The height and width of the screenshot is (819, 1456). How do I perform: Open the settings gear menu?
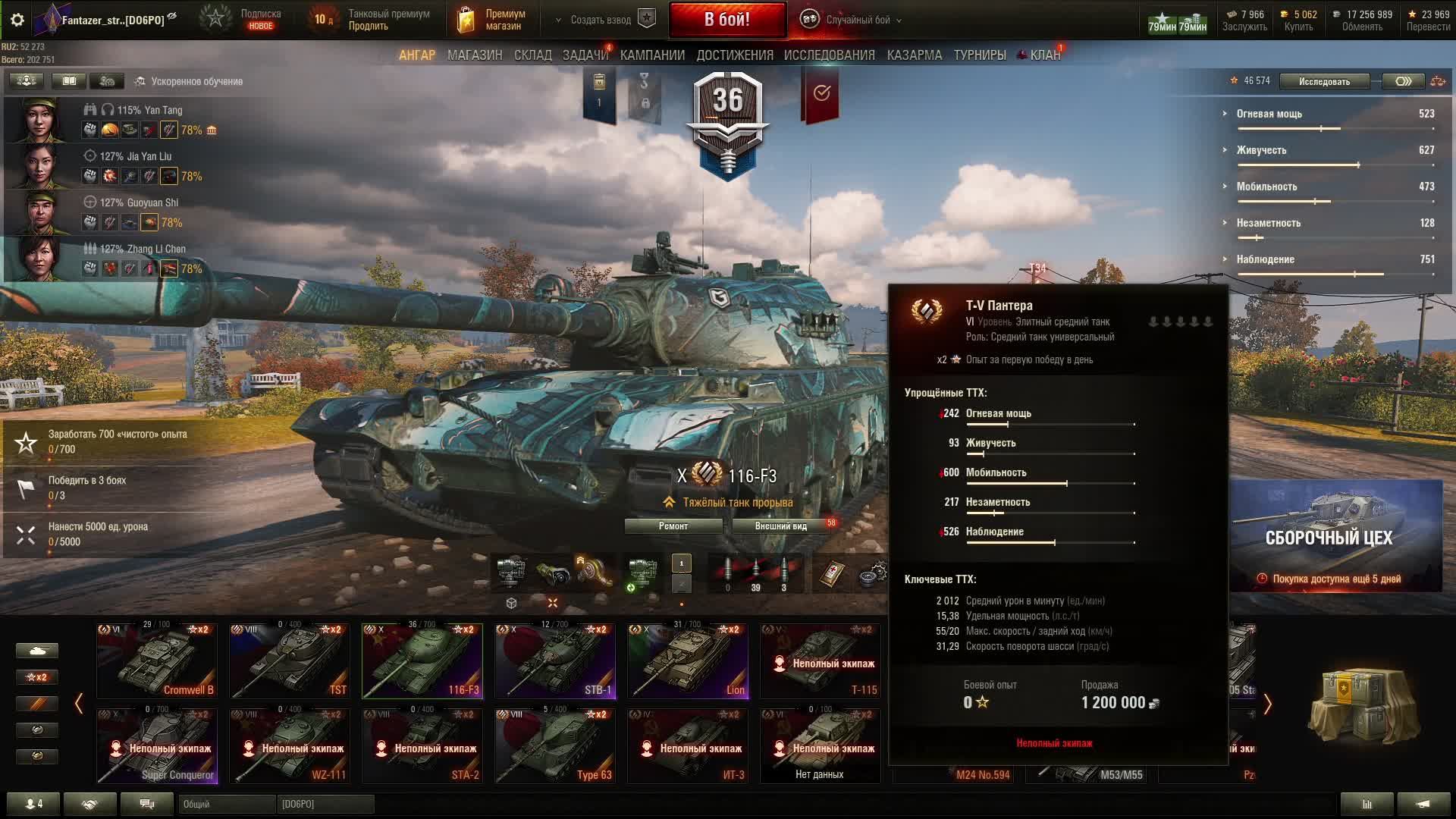point(17,20)
